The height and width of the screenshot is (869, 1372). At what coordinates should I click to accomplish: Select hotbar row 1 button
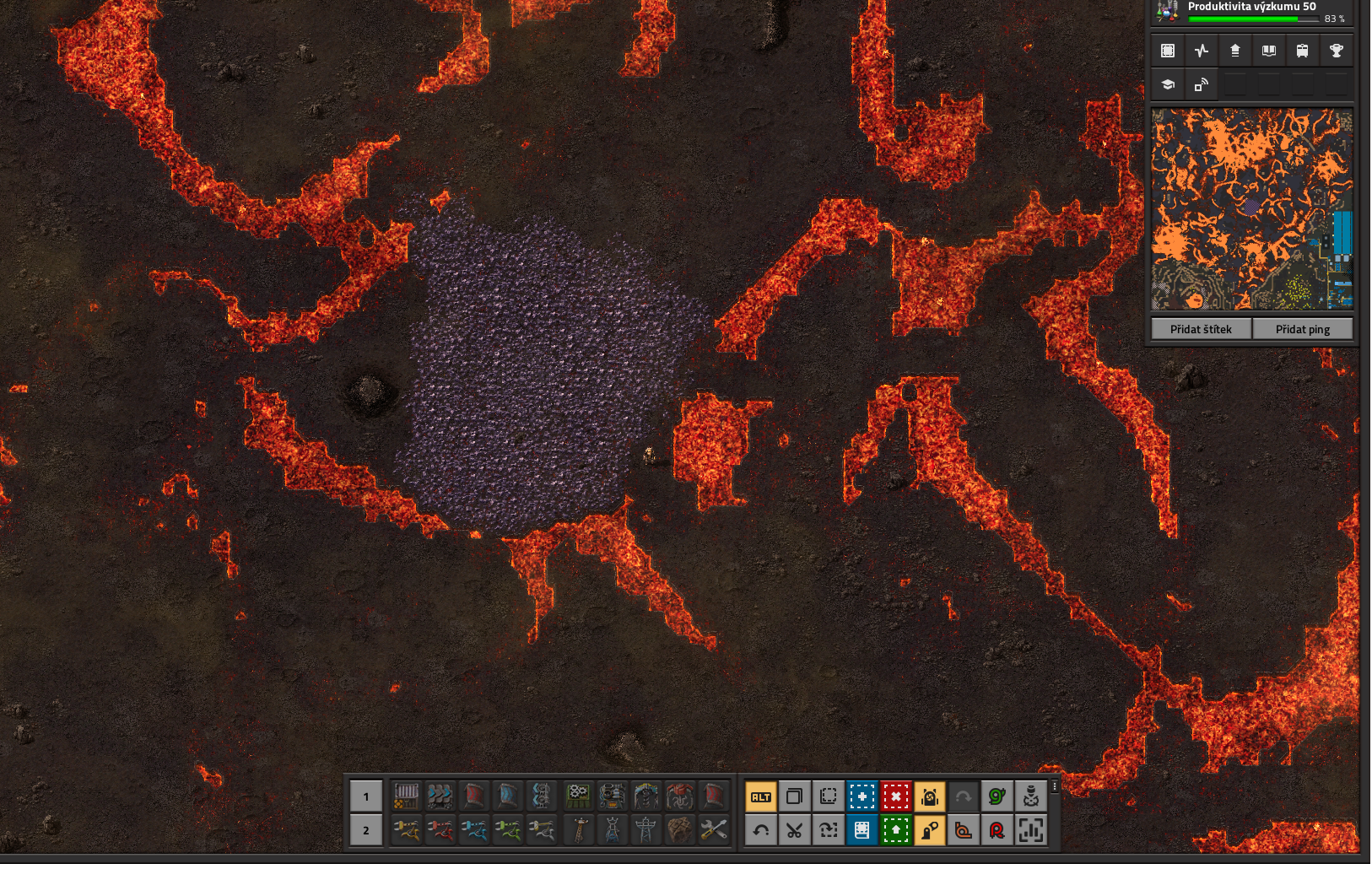click(366, 796)
